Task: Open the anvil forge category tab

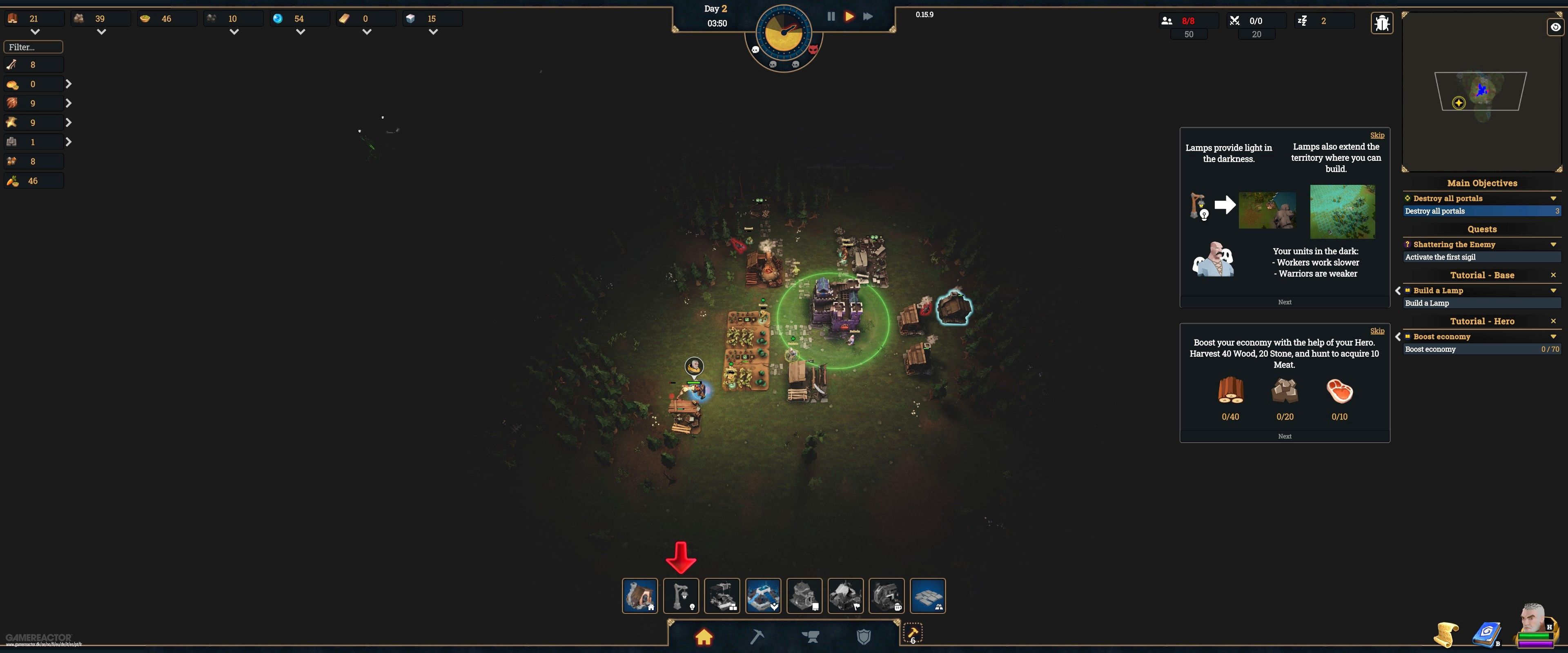Action: pyautogui.click(x=810, y=637)
